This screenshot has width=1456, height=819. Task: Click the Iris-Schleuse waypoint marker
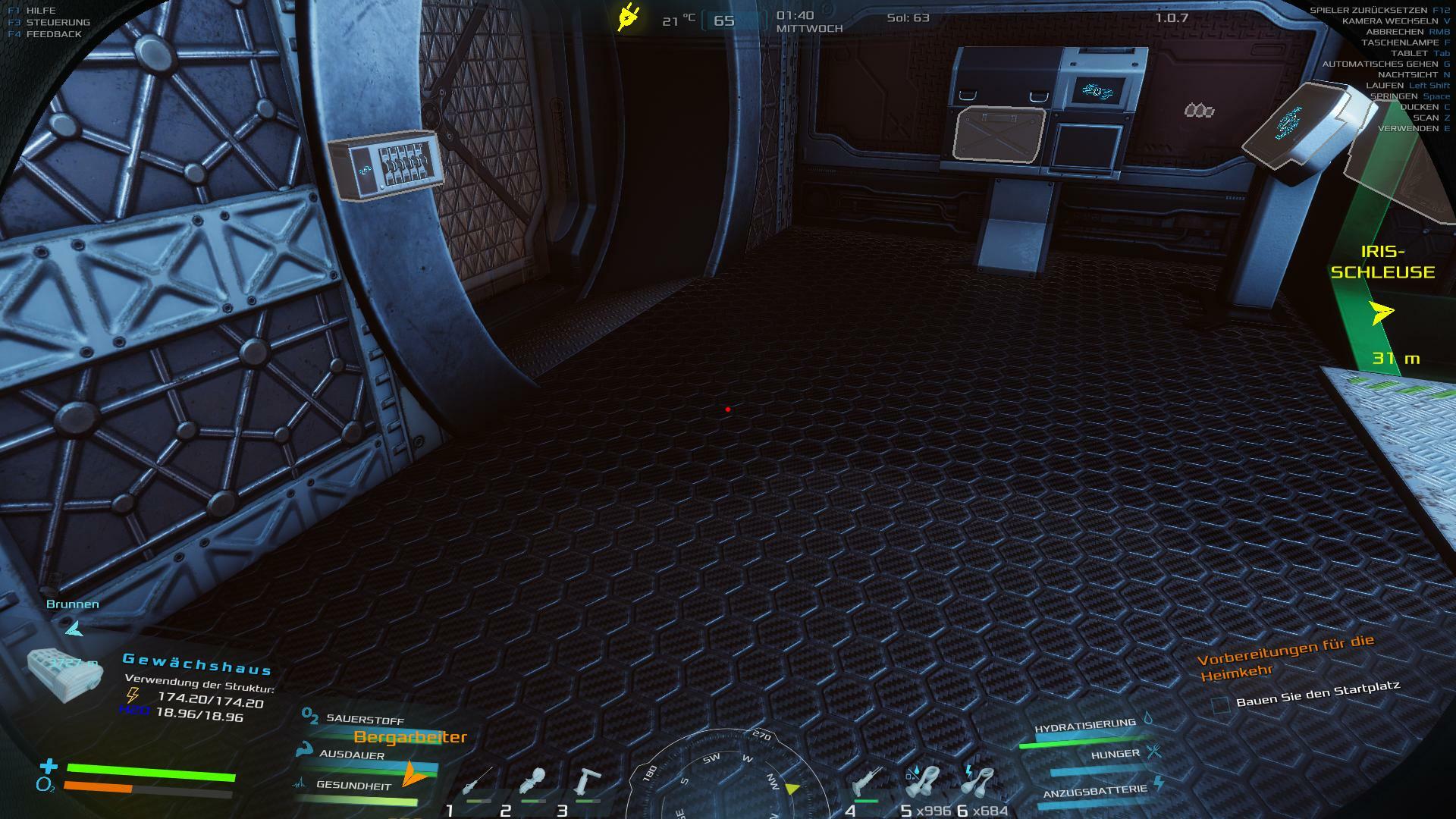(1382, 312)
